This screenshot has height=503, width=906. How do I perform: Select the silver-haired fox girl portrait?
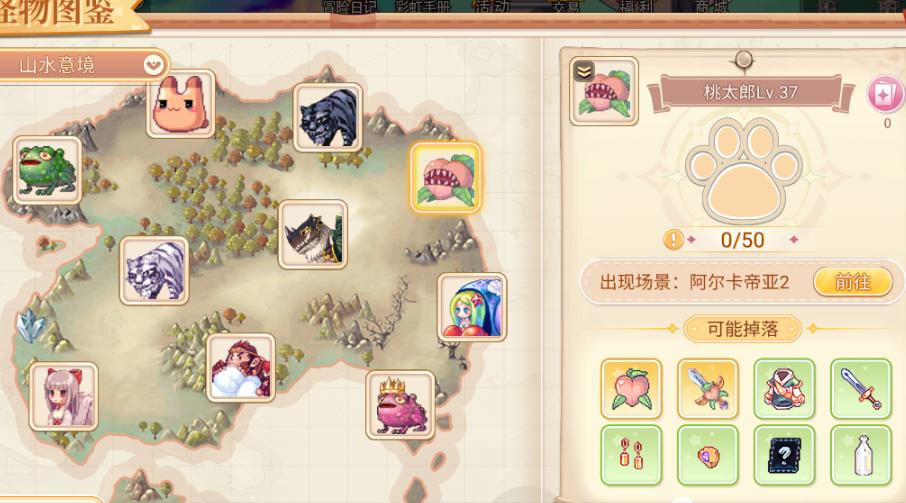click(x=63, y=396)
